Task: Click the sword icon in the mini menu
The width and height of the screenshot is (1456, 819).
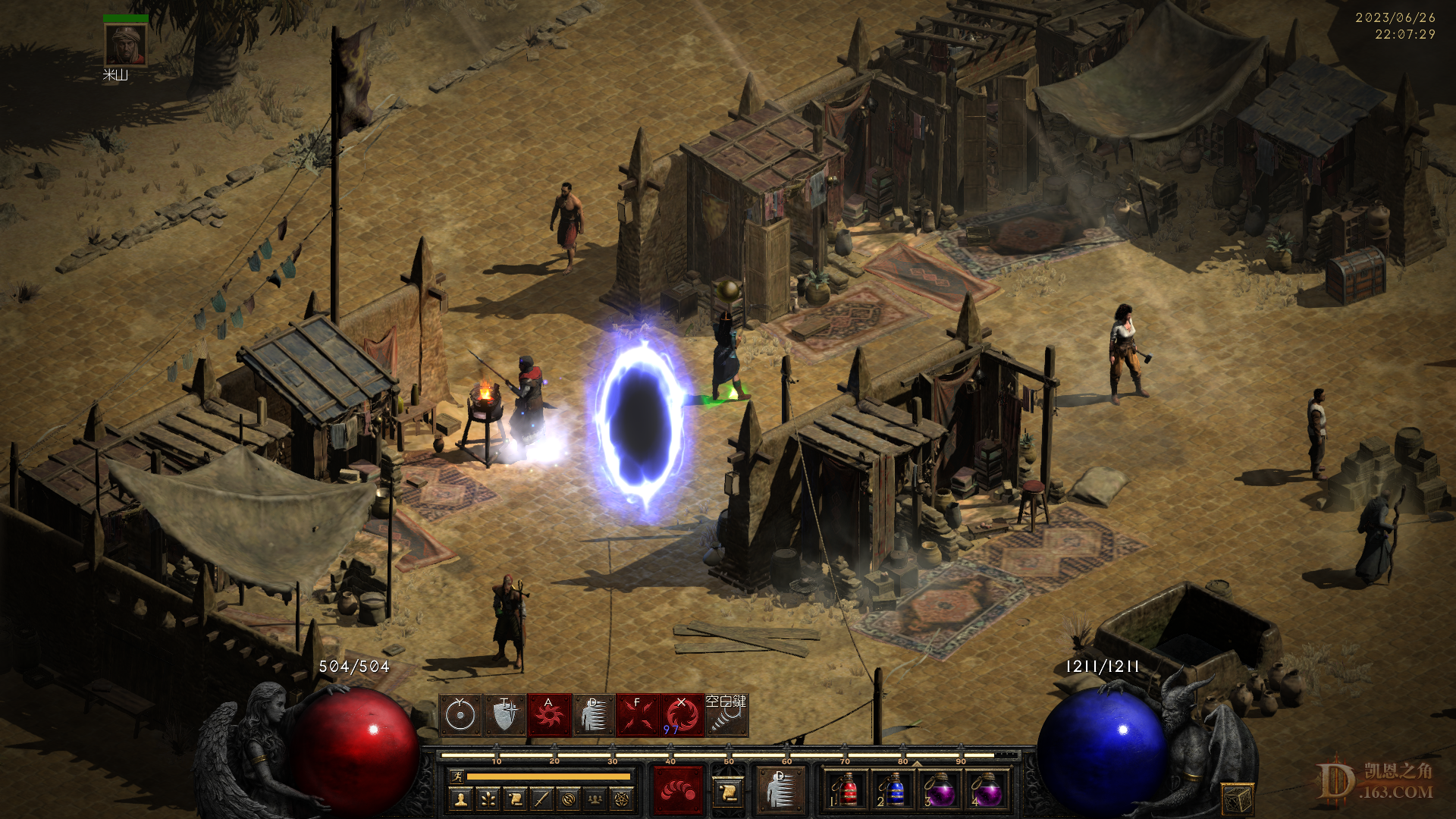Action: coord(541,799)
